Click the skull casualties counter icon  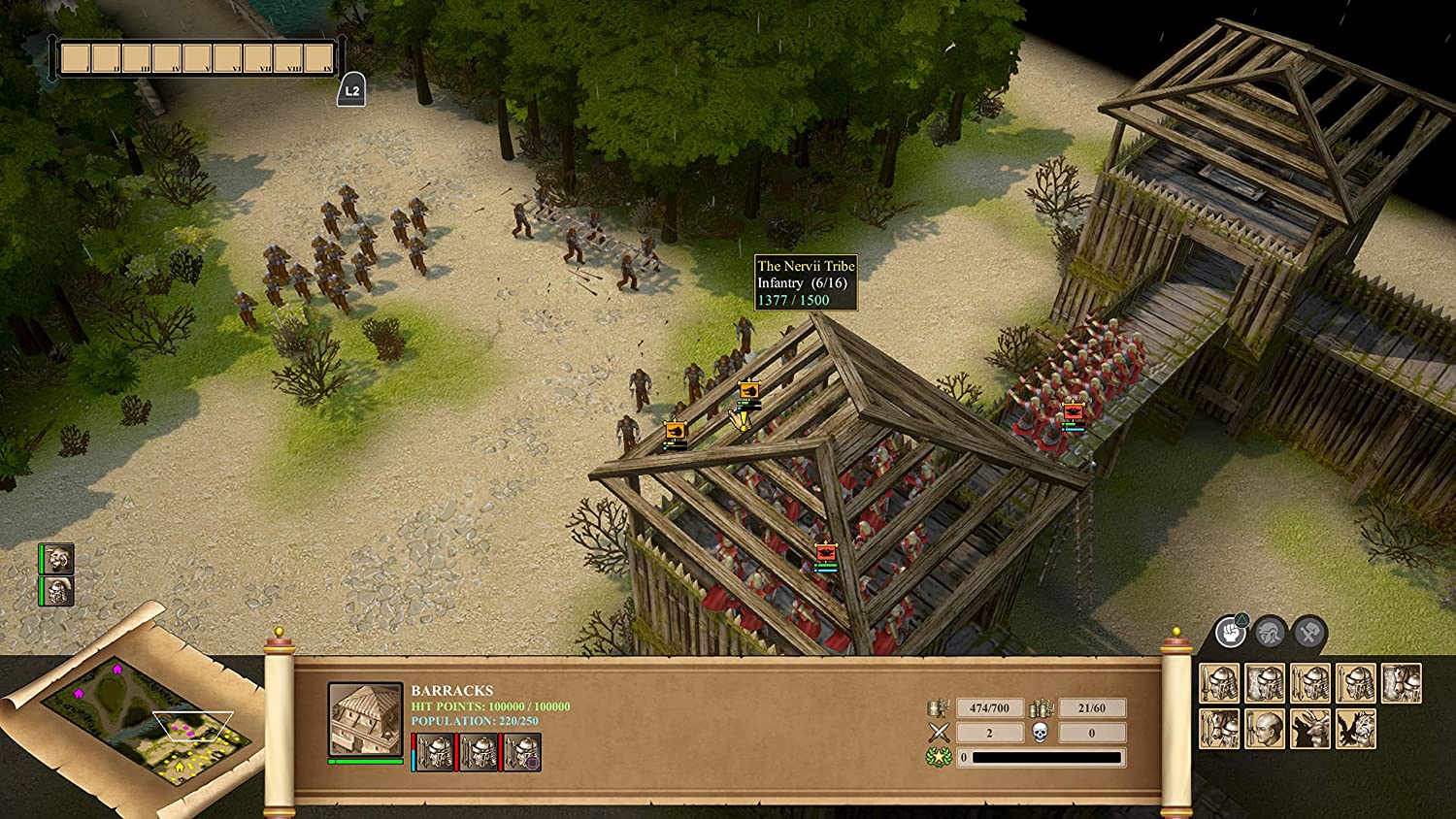1040,733
